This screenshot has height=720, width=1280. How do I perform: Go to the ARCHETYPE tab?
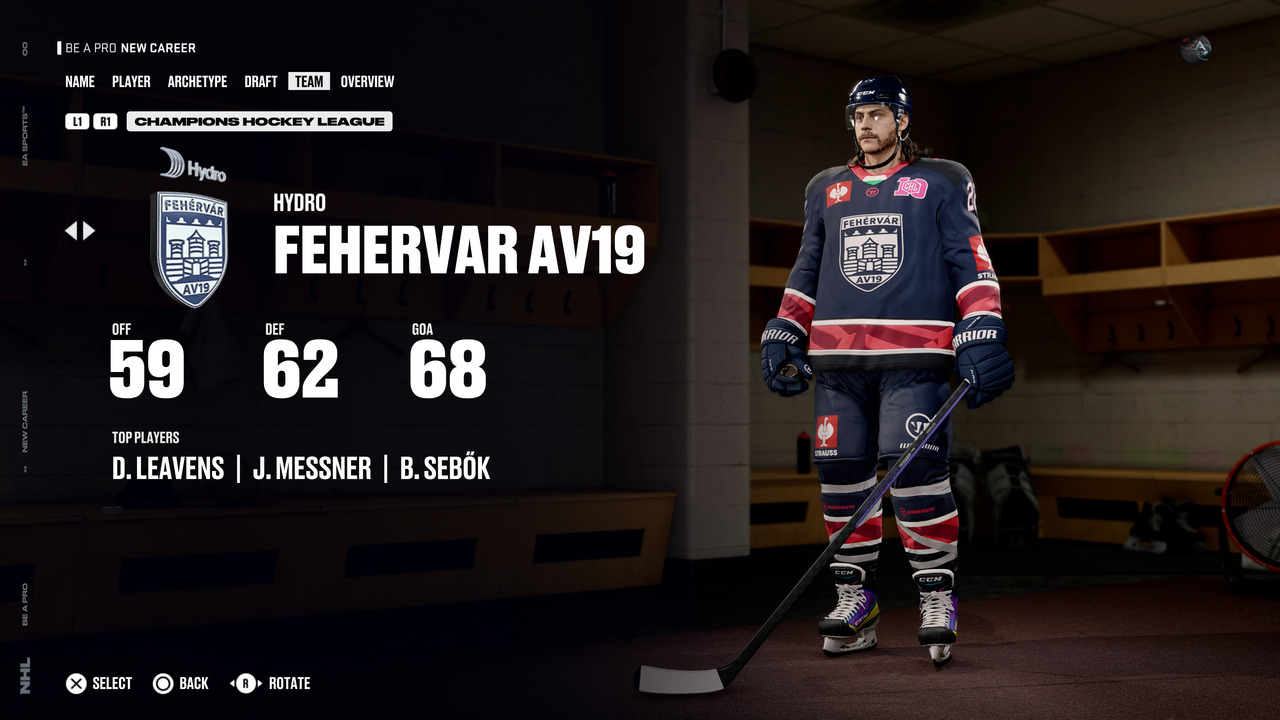(197, 82)
